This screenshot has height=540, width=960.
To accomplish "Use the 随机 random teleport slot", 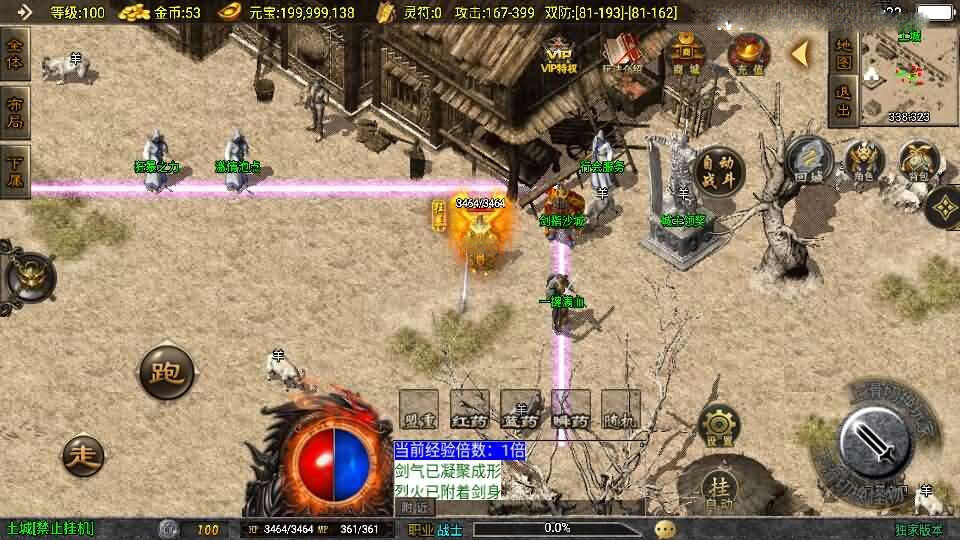I will pyautogui.click(x=621, y=409).
